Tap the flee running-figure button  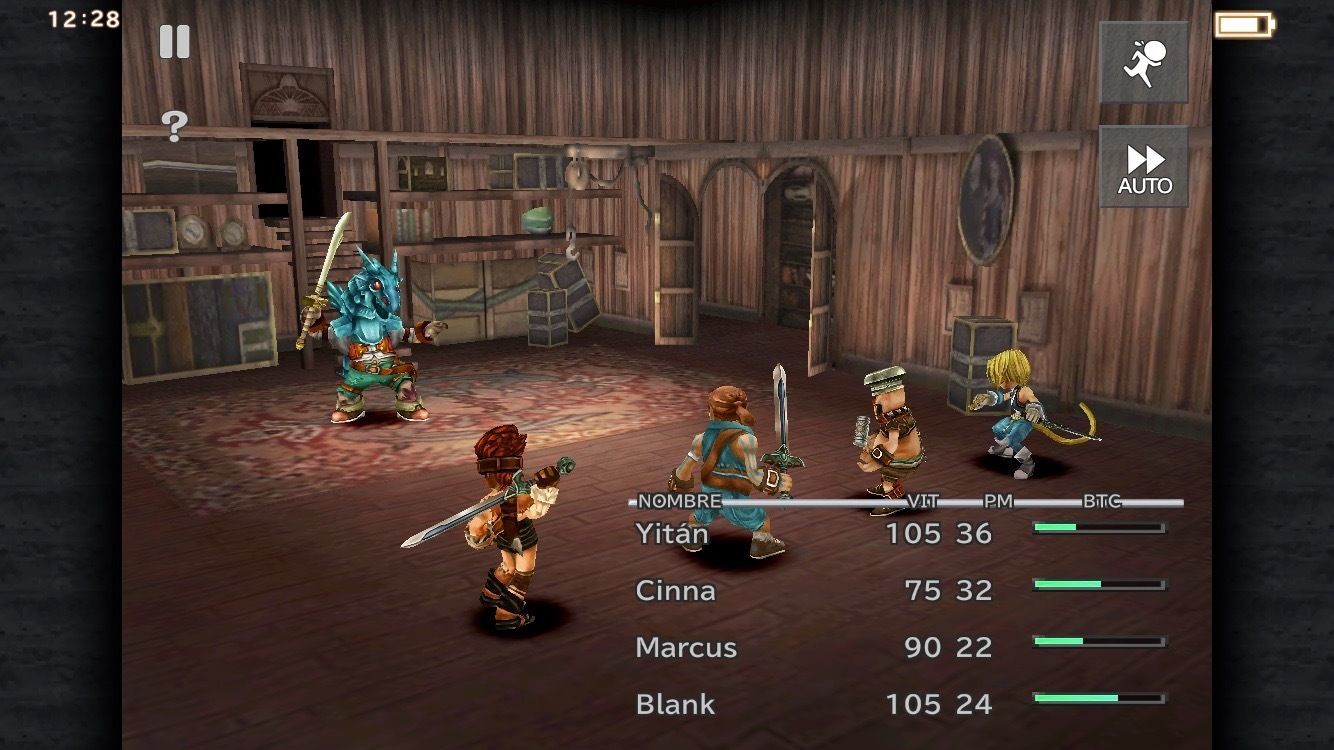[x=1144, y=62]
